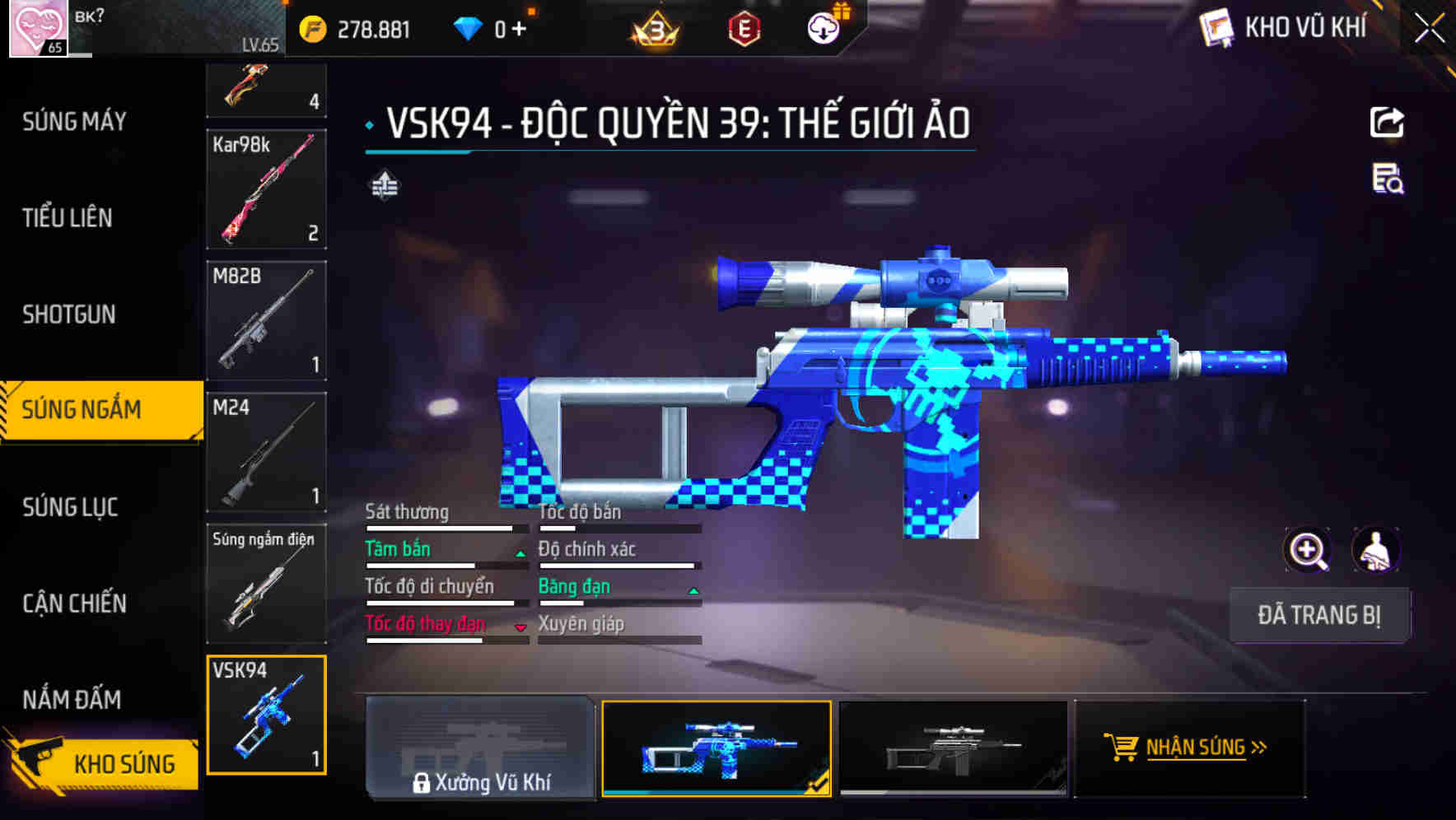Open the rank badge 3 icon
The width and height of the screenshot is (1456, 820).
653,30
